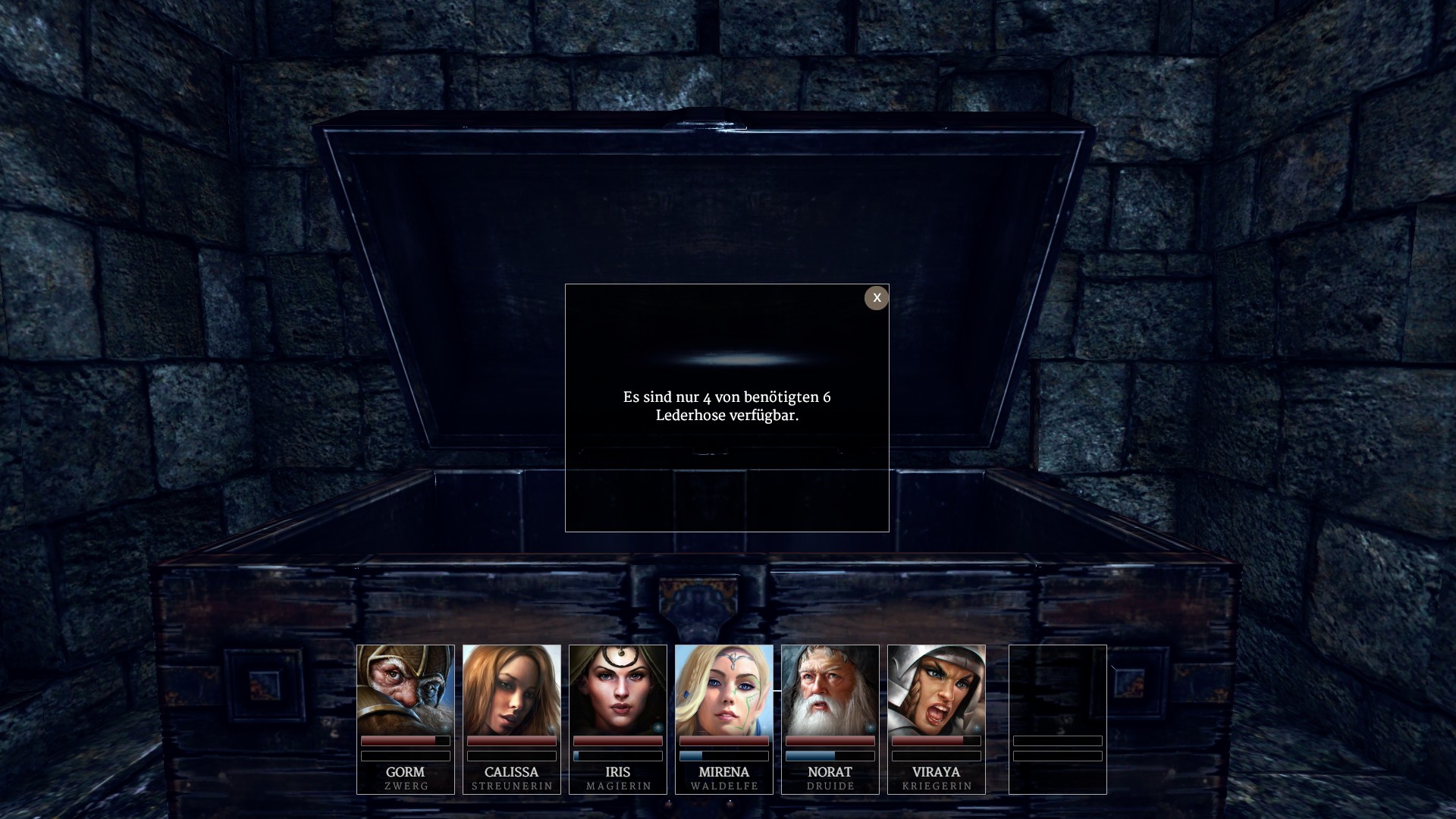
Task: Select Mirena the Waldelfe portrait
Action: [x=724, y=690]
